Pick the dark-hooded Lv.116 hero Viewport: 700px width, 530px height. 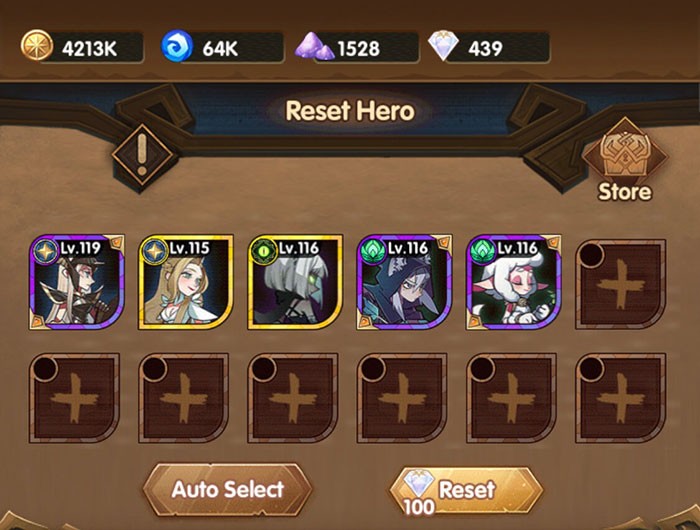(x=404, y=283)
